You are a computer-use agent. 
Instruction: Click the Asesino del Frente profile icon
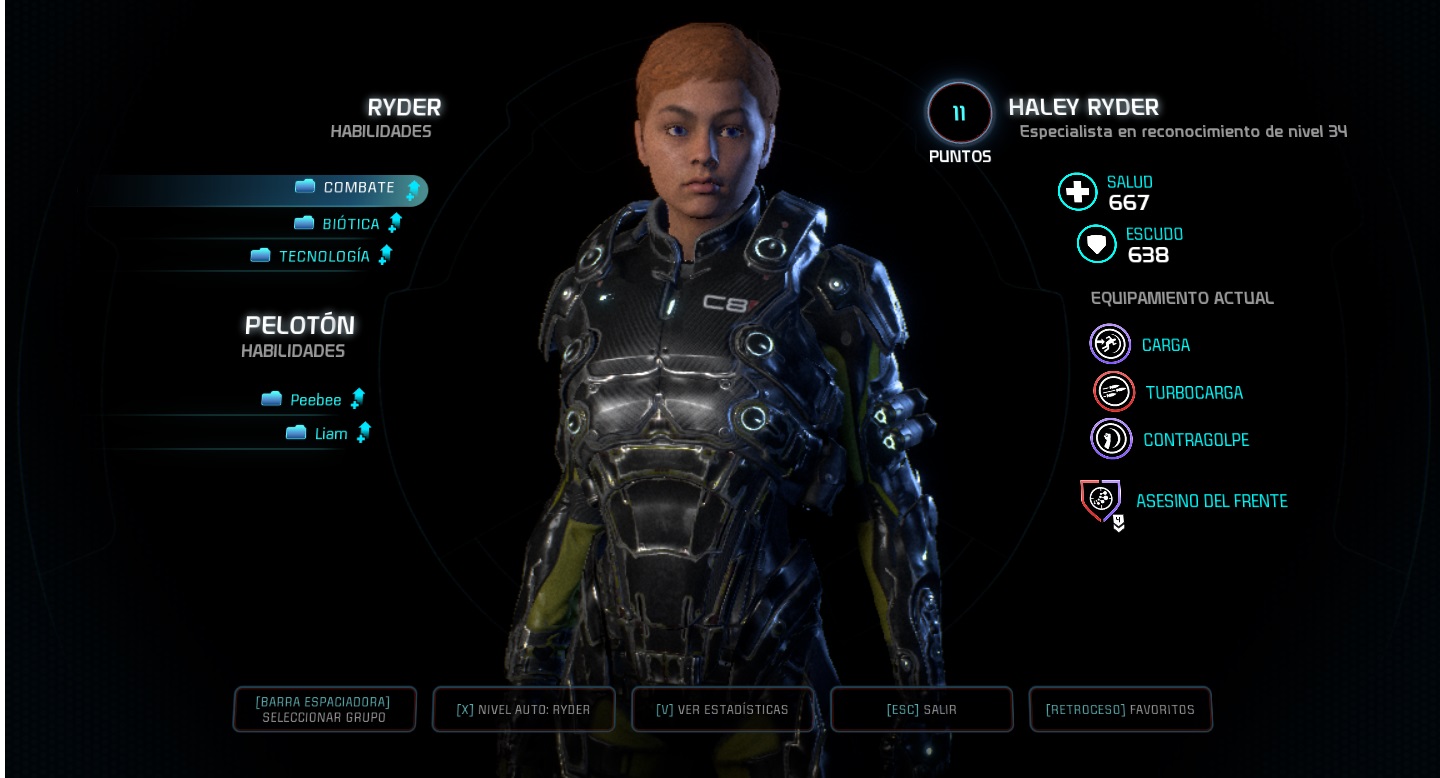(x=1101, y=501)
